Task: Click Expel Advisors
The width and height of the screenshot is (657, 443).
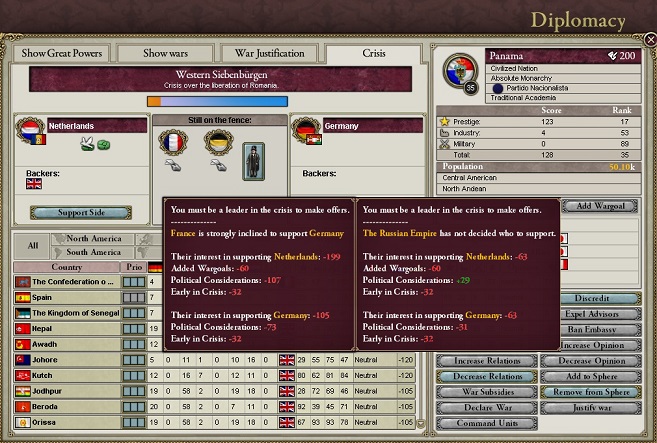Action: click(593, 314)
